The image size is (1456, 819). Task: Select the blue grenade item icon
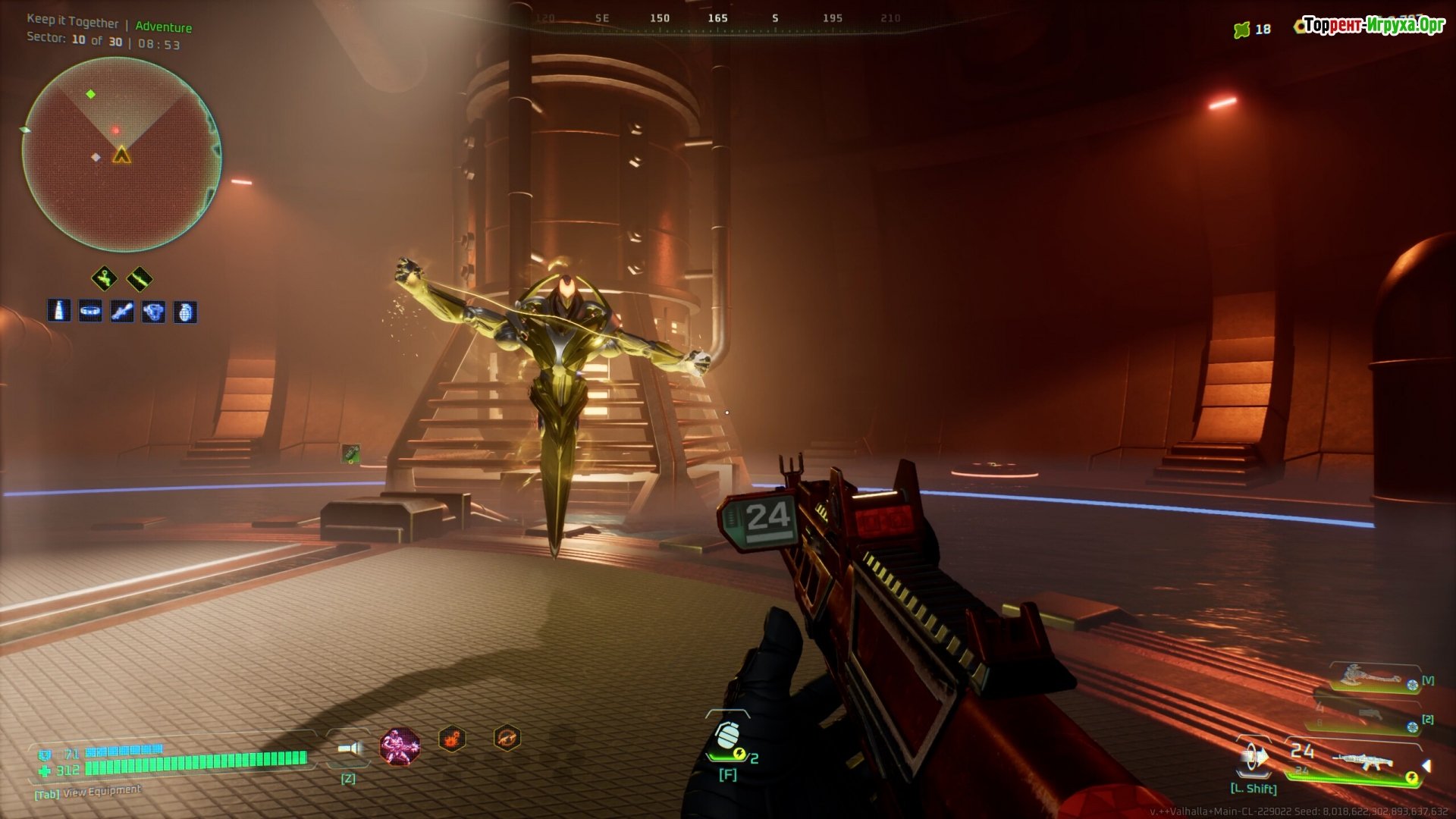tap(185, 311)
